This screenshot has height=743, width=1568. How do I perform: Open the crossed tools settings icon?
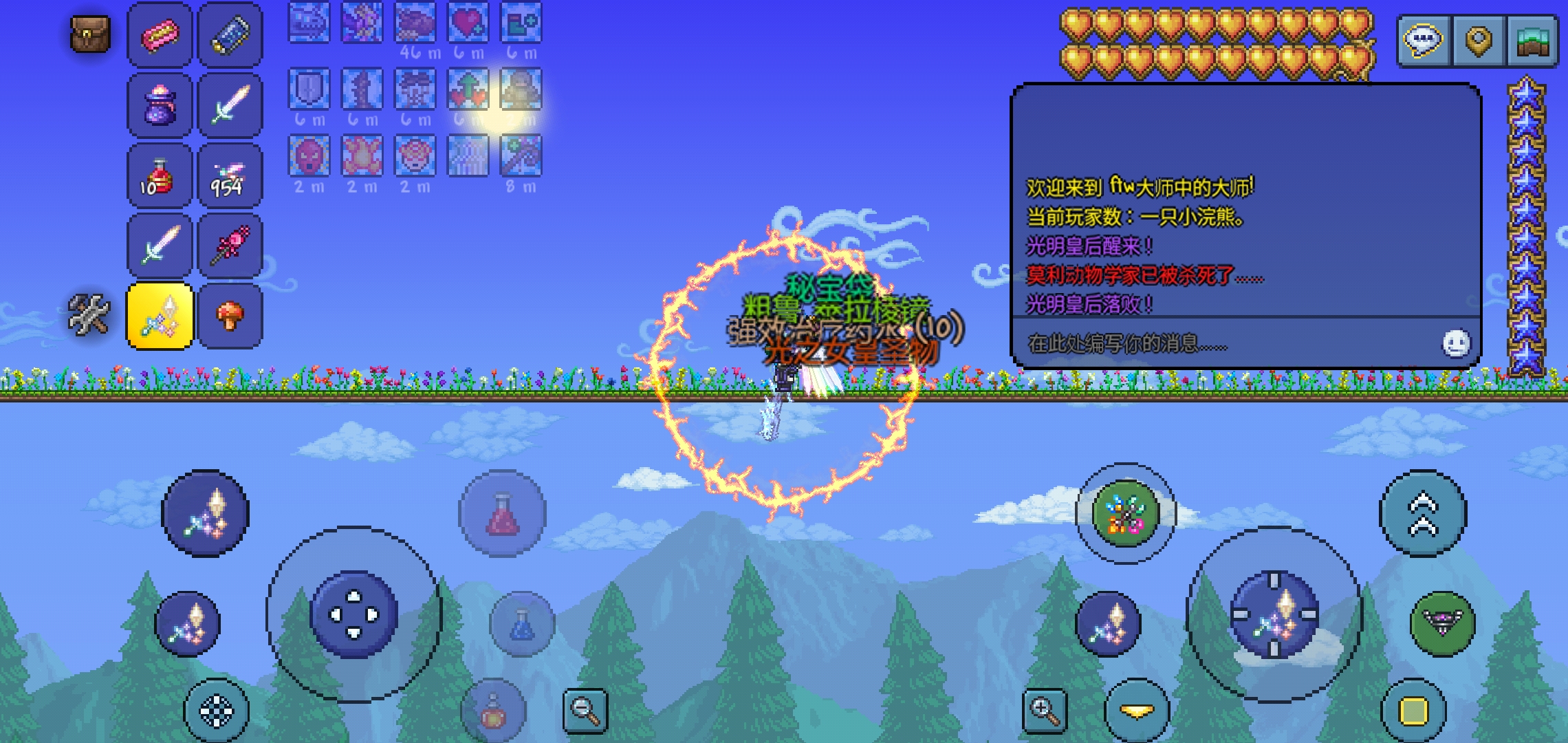click(89, 315)
